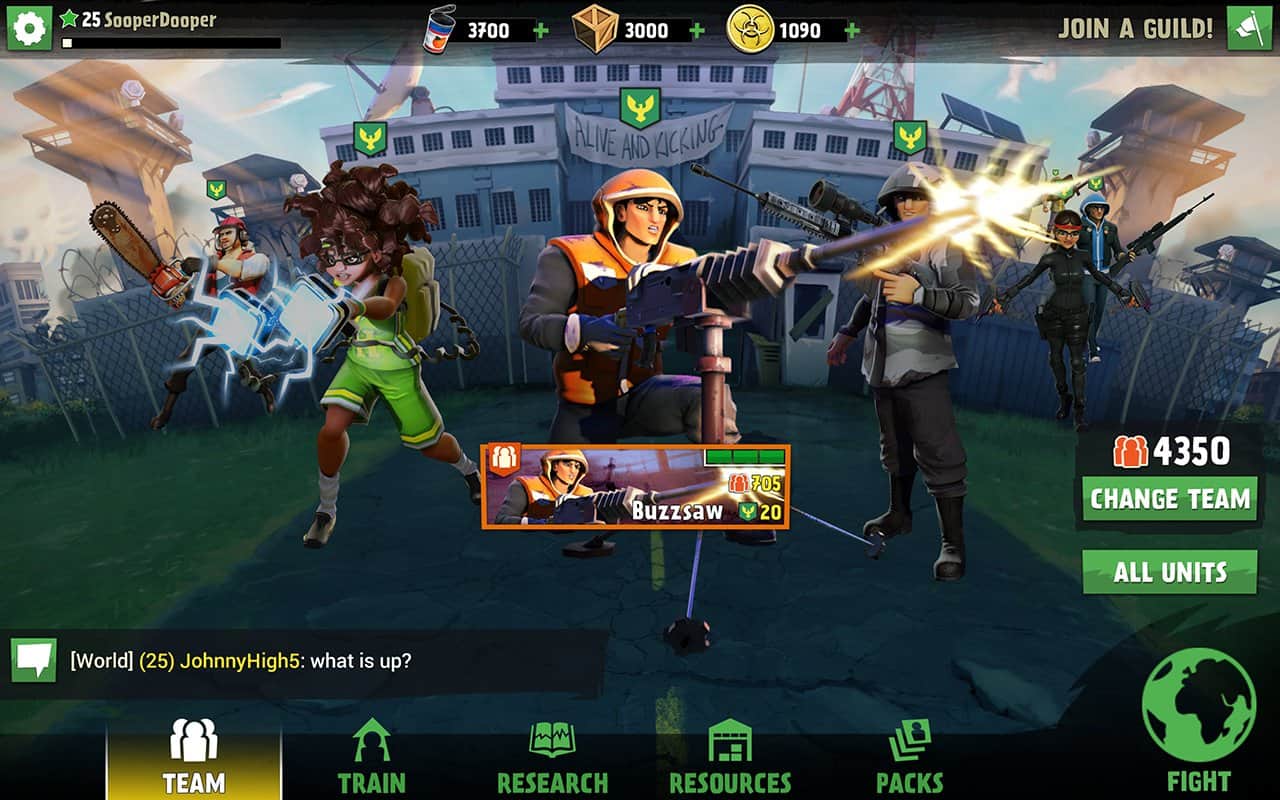The width and height of the screenshot is (1280, 800).
Task: Go to the Train tab
Action: 371,760
